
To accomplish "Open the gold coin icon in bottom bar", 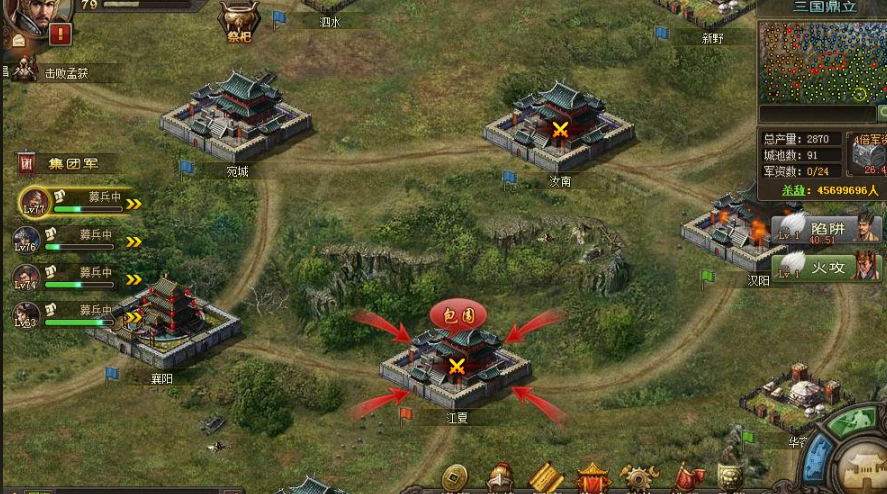I will pyautogui.click(x=456, y=477).
